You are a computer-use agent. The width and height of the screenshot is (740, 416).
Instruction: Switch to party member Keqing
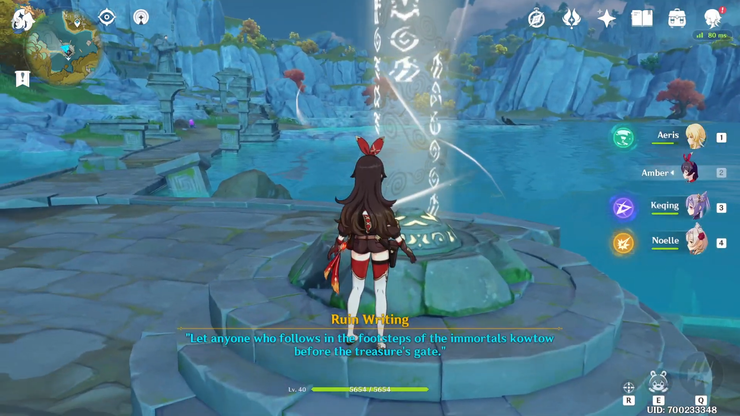click(694, 207)
